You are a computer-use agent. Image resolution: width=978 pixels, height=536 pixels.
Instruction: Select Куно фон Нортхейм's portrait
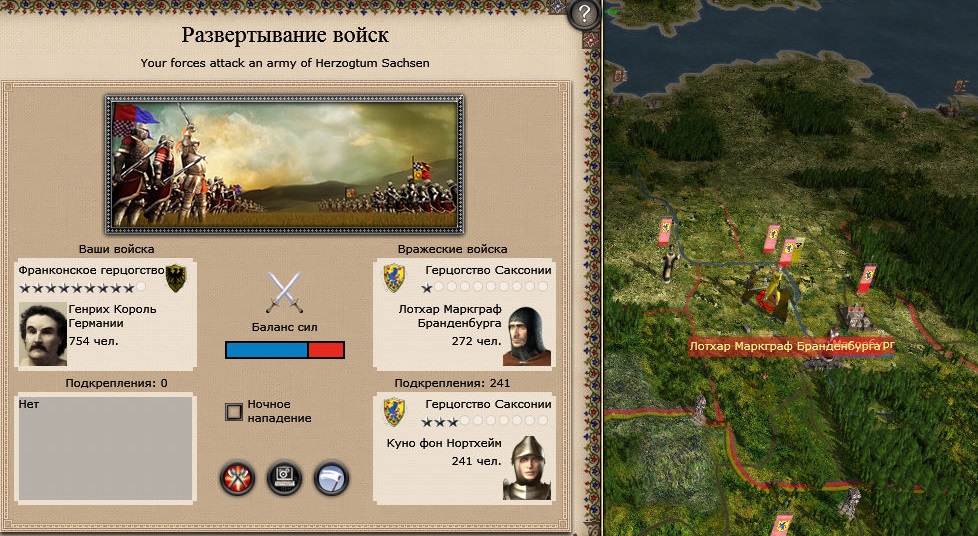pos(527,467)
